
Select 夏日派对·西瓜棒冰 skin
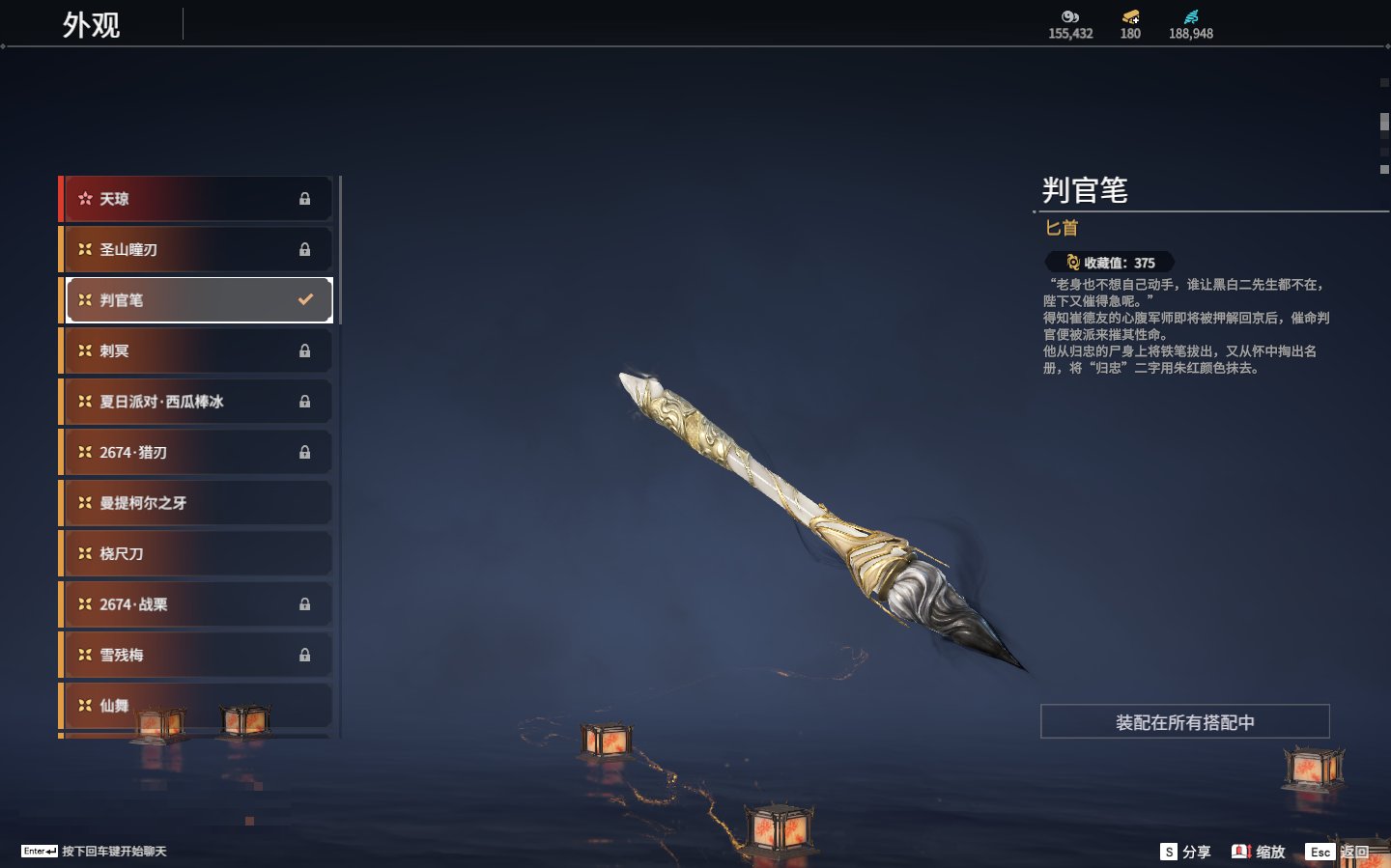click(x=197, y=402)
